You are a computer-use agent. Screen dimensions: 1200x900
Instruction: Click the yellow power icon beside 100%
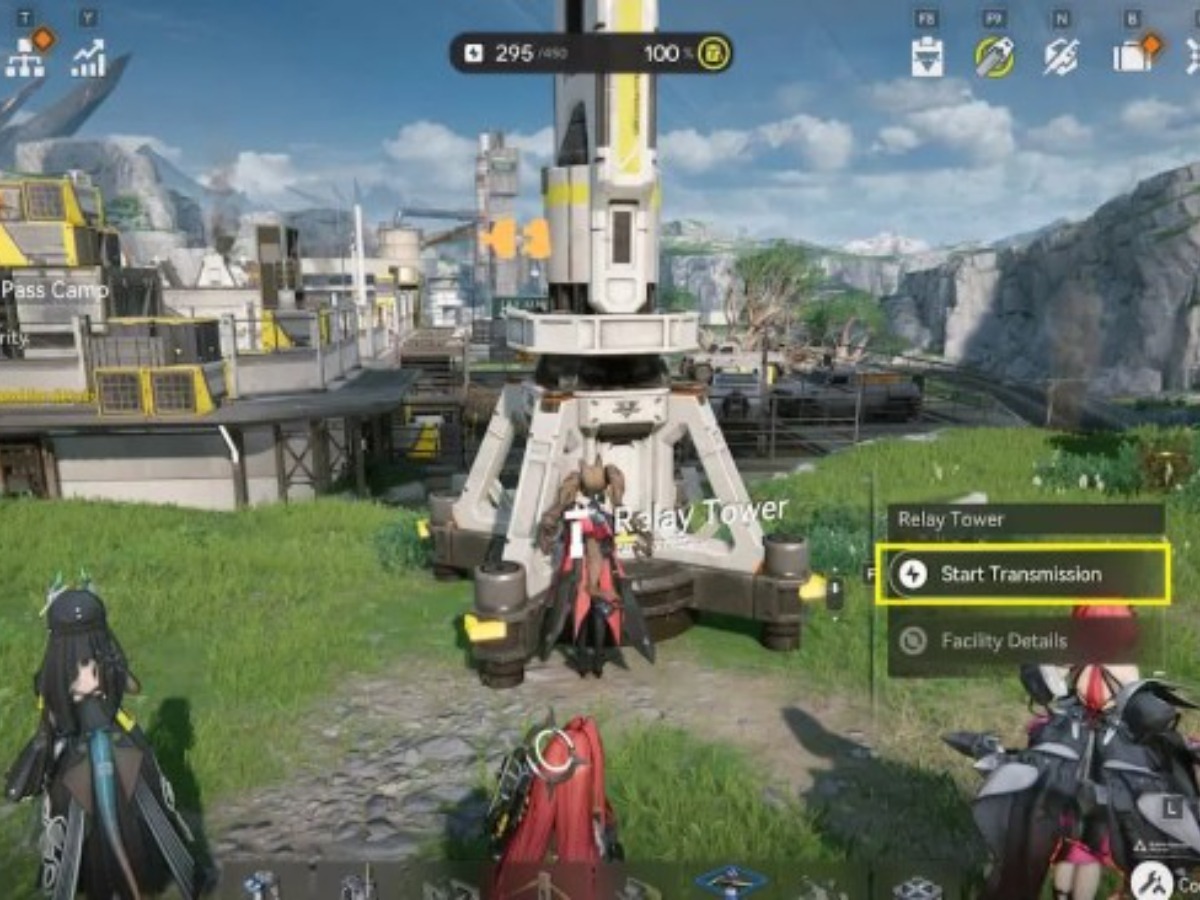pyautogui.click(x=713, y=52)
